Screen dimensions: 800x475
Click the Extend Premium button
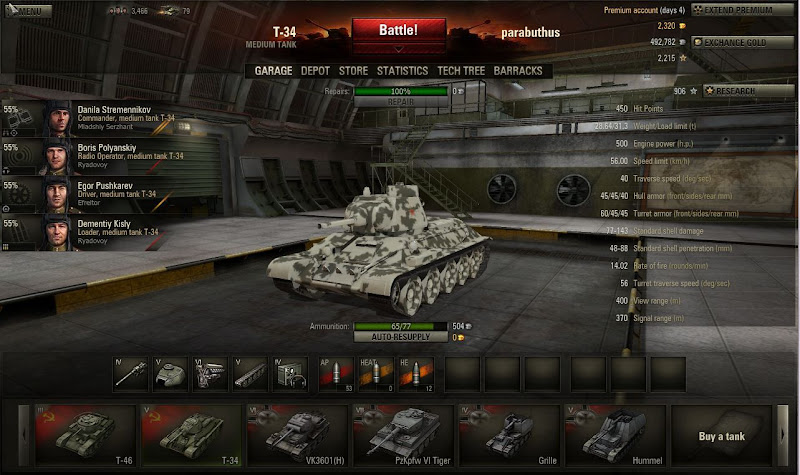pyautogui.click(x=742, y=10)
